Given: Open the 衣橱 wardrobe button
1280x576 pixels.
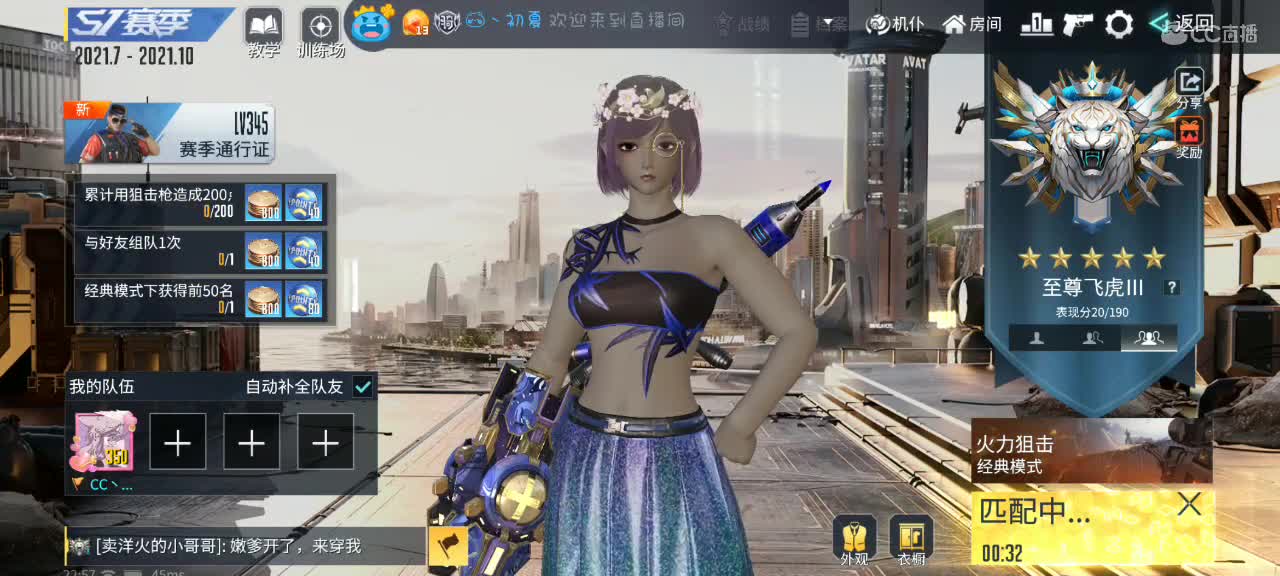Looking at the screenshot, I should [x=911, y=540].
